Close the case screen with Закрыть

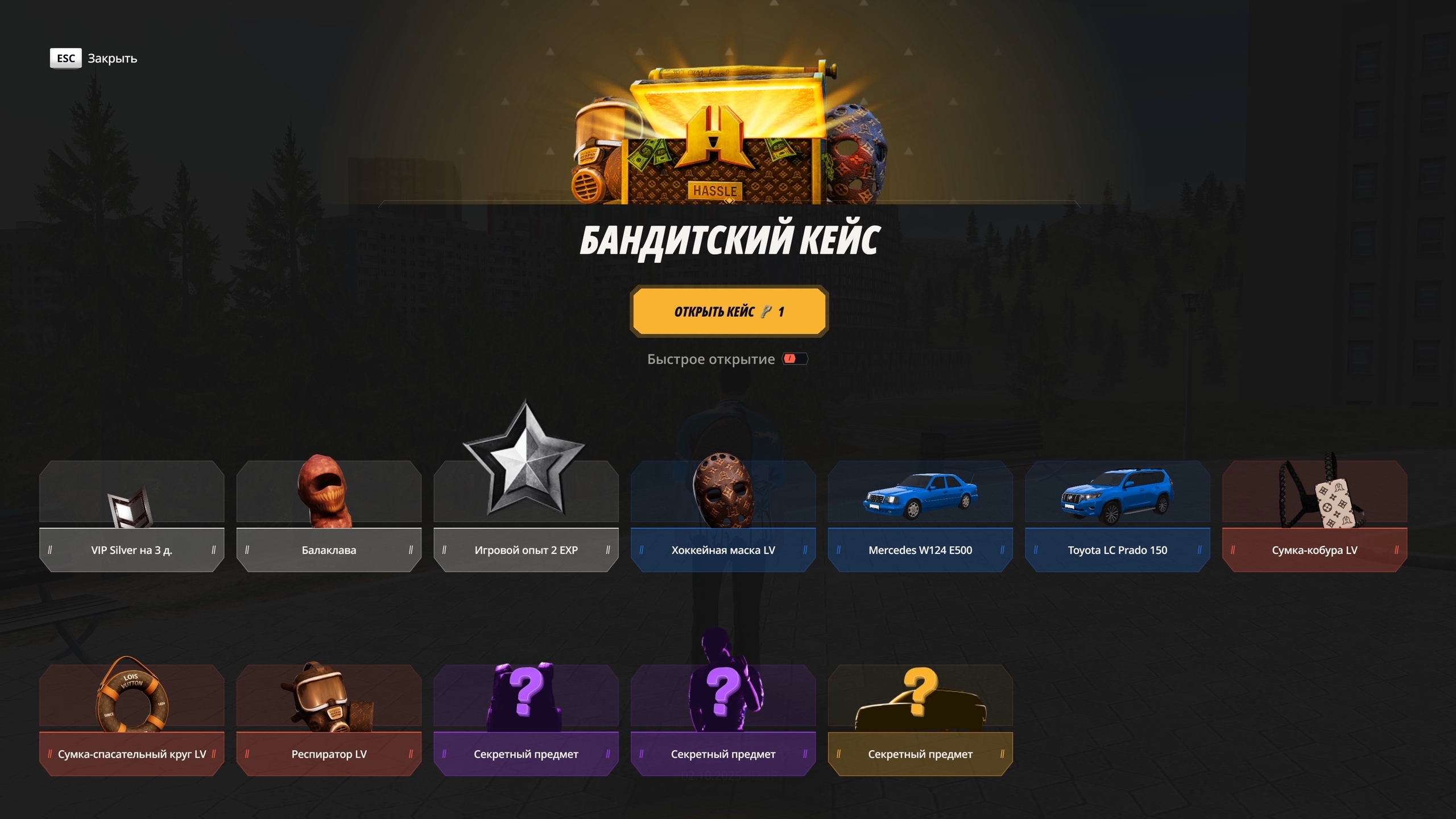[94, 59]
